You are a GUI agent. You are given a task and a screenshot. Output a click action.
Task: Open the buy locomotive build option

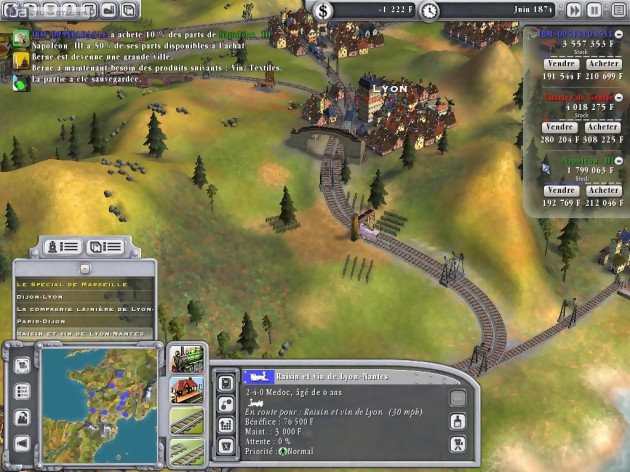[188, 358]
